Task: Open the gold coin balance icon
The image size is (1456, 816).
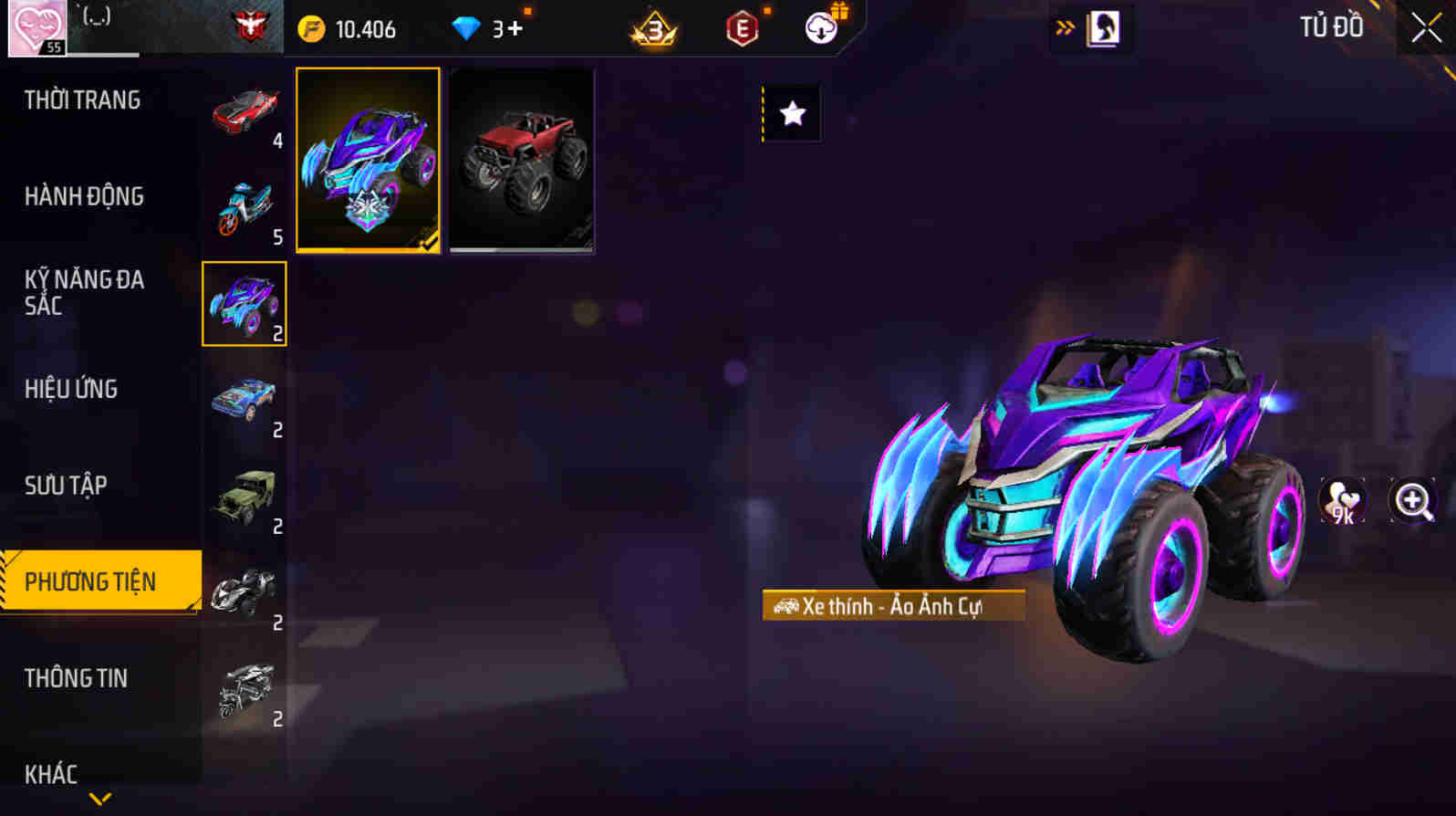Action: (311, 28)
